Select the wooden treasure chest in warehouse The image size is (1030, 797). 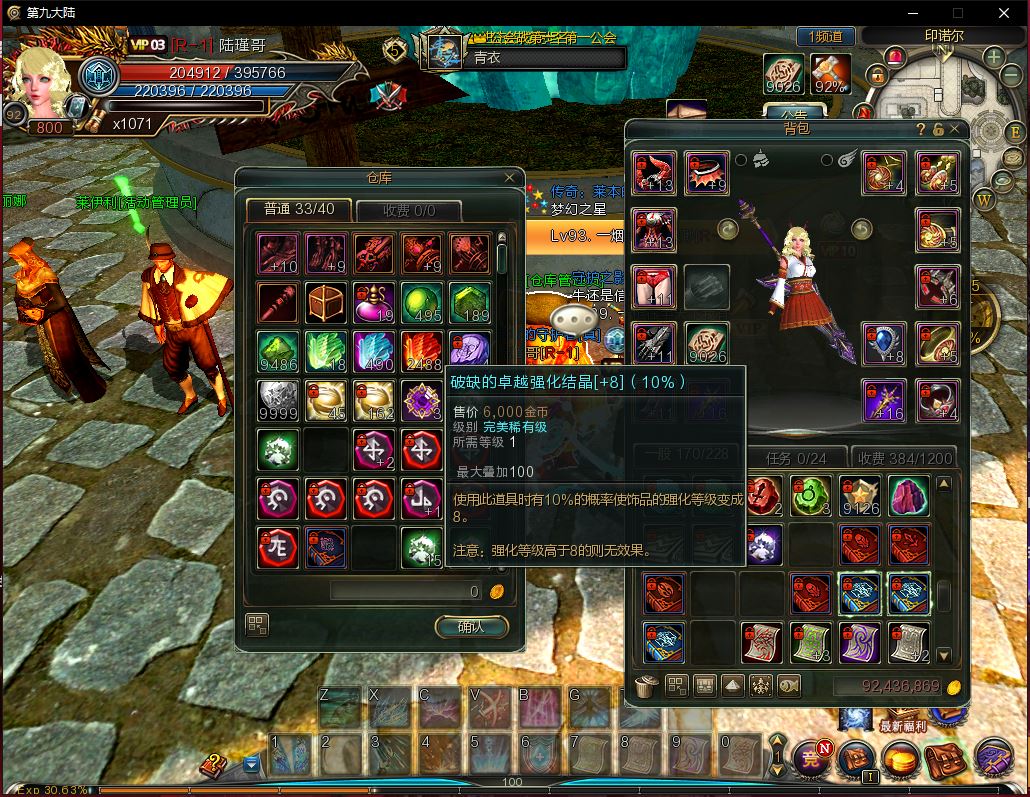coord(326,302)
